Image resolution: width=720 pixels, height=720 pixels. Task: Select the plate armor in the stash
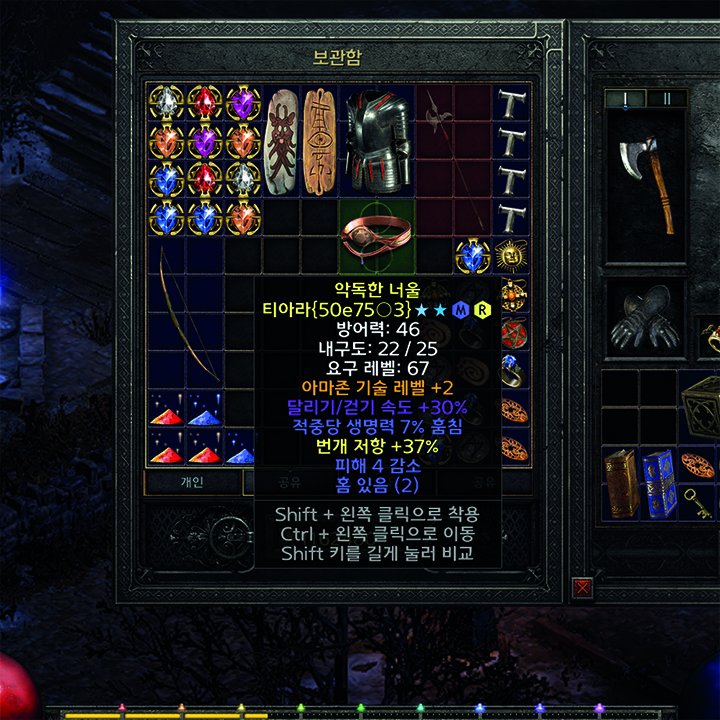376,138
